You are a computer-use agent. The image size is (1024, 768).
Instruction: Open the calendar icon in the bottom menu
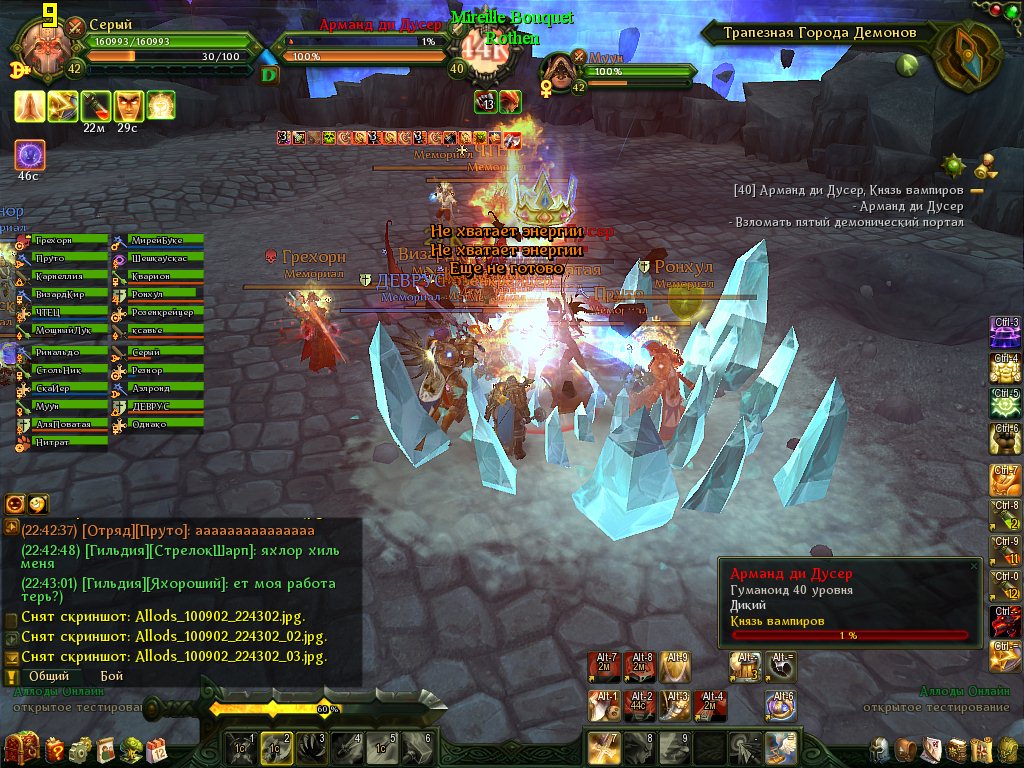(x=157, y=748)
